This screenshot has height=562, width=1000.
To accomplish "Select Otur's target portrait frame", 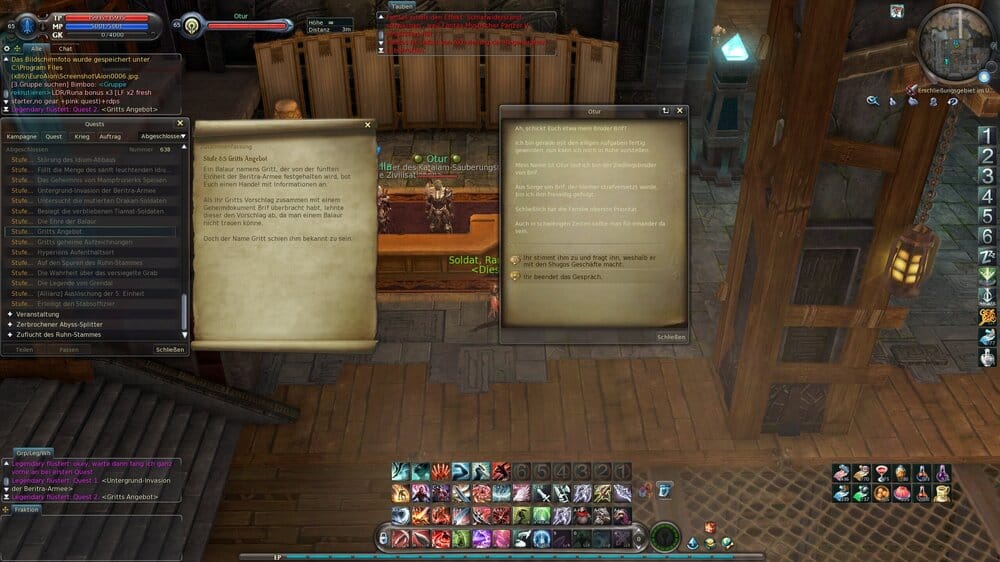I will coord(189,25).
